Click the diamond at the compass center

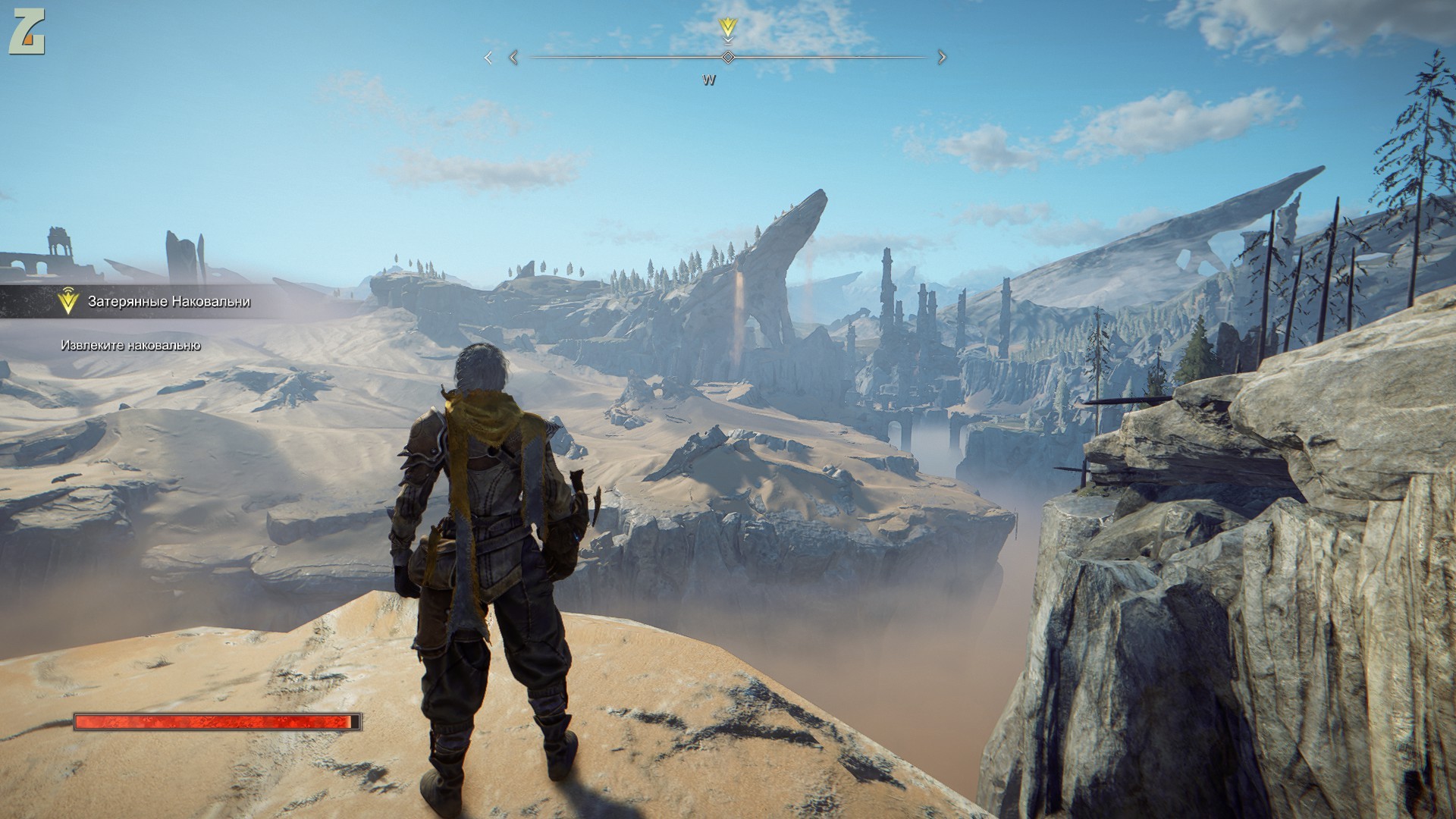(x=728, y=57)
